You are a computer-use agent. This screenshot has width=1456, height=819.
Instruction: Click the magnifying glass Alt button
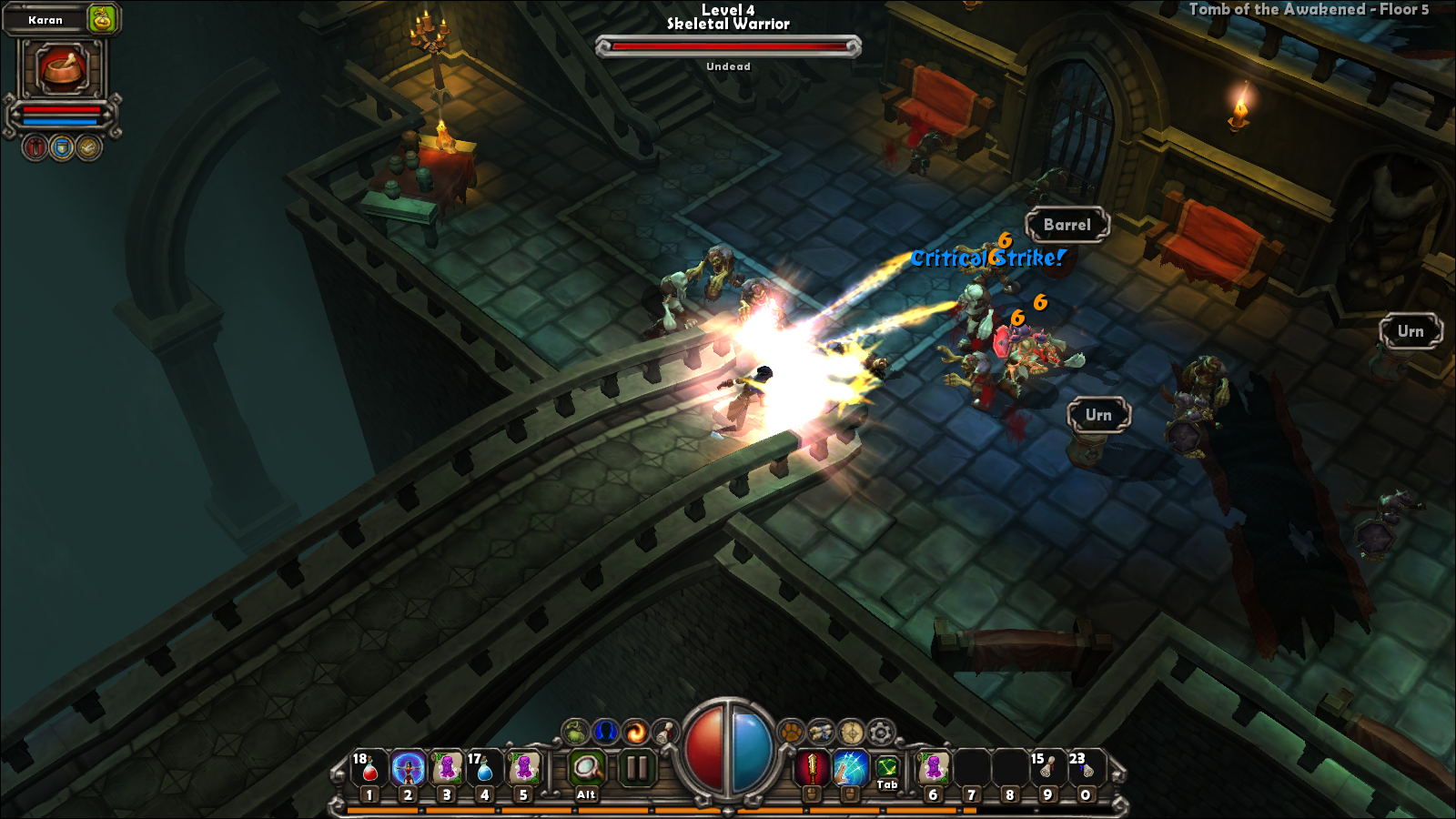587,769
